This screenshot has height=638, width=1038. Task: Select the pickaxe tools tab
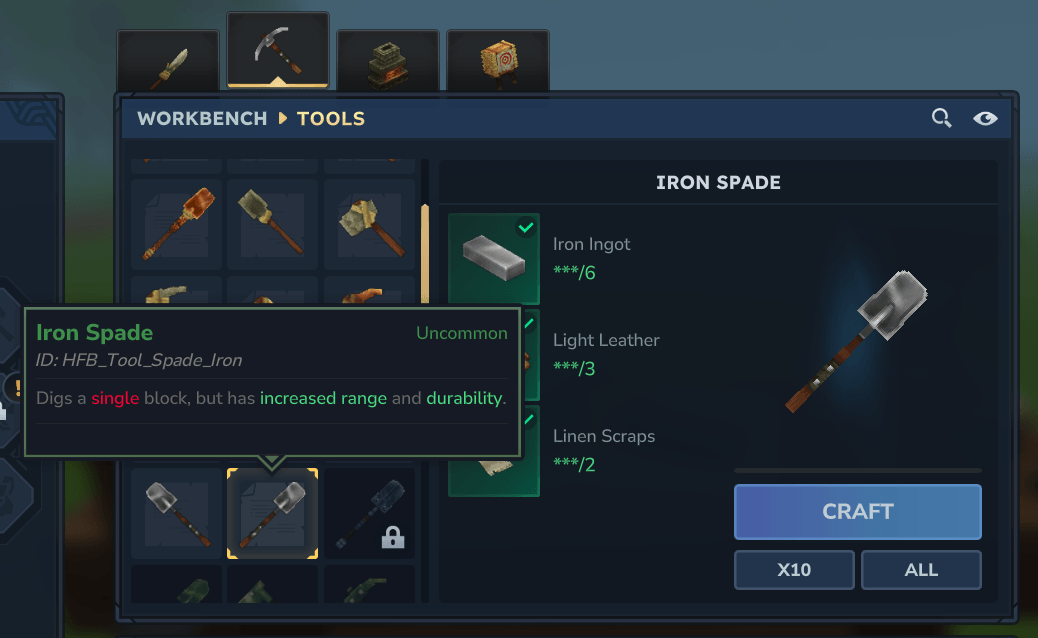pos(278,52)
